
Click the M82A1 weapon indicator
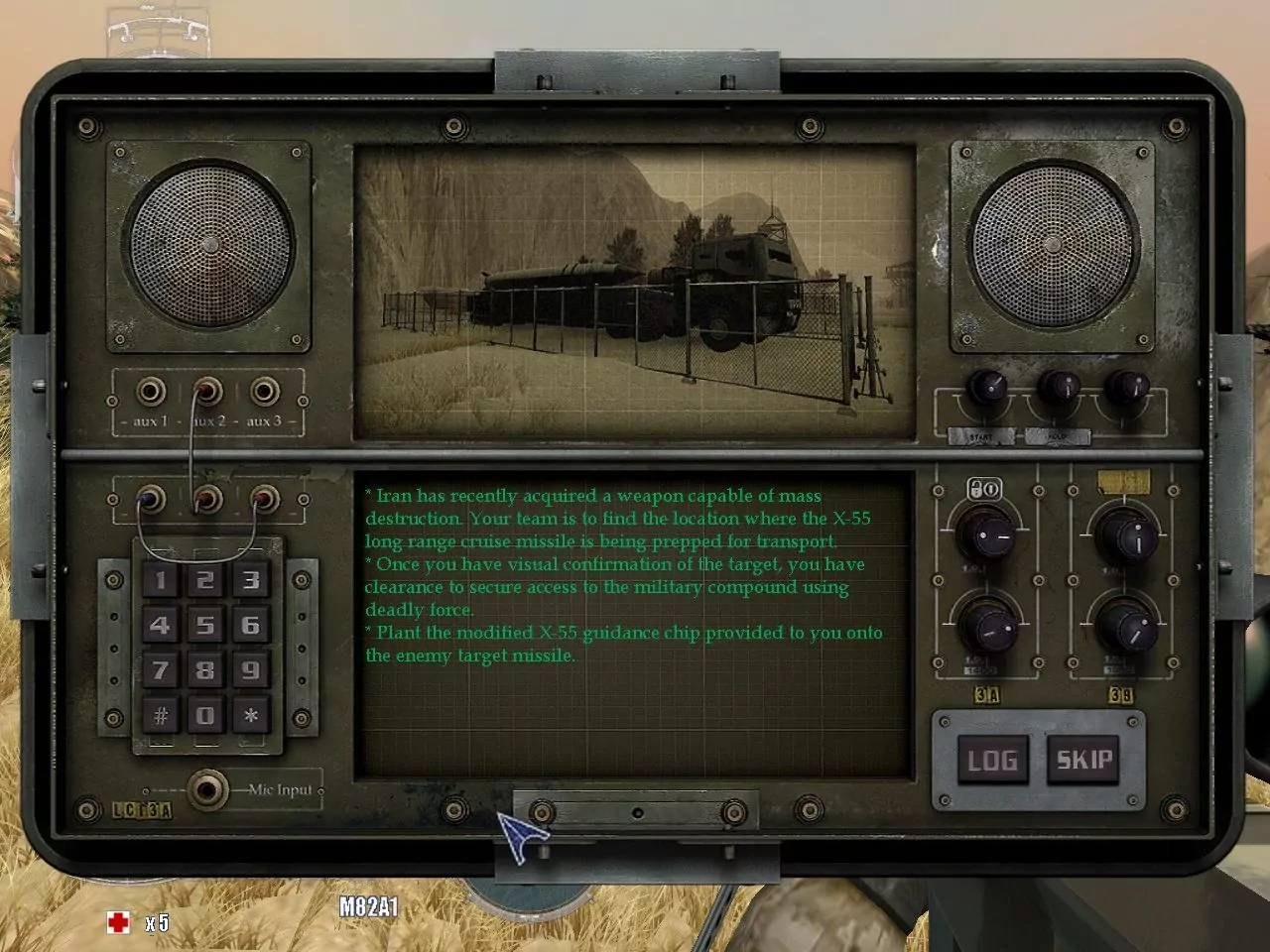tap(369, 905)
